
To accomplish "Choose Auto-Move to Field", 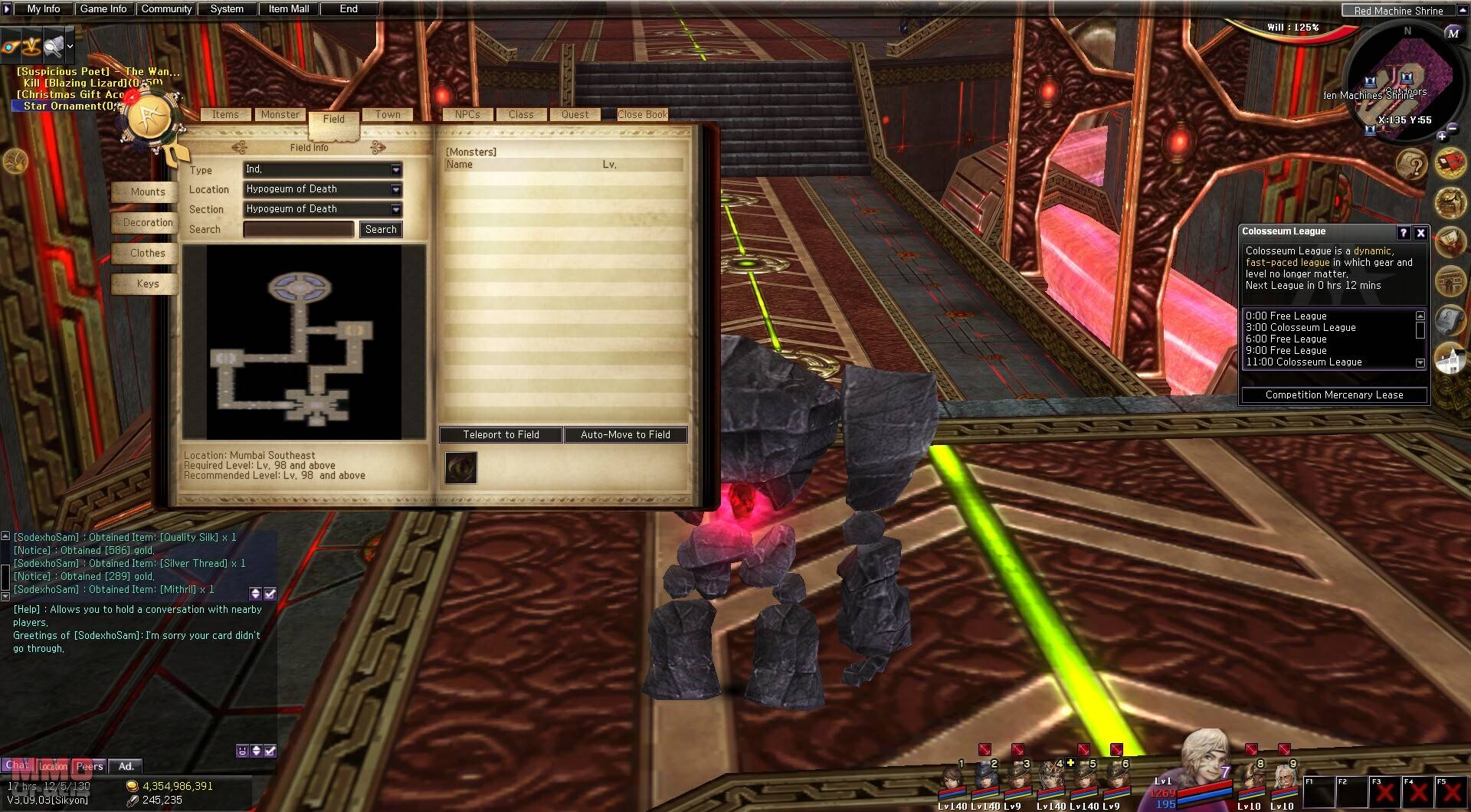I will point(625,434).
